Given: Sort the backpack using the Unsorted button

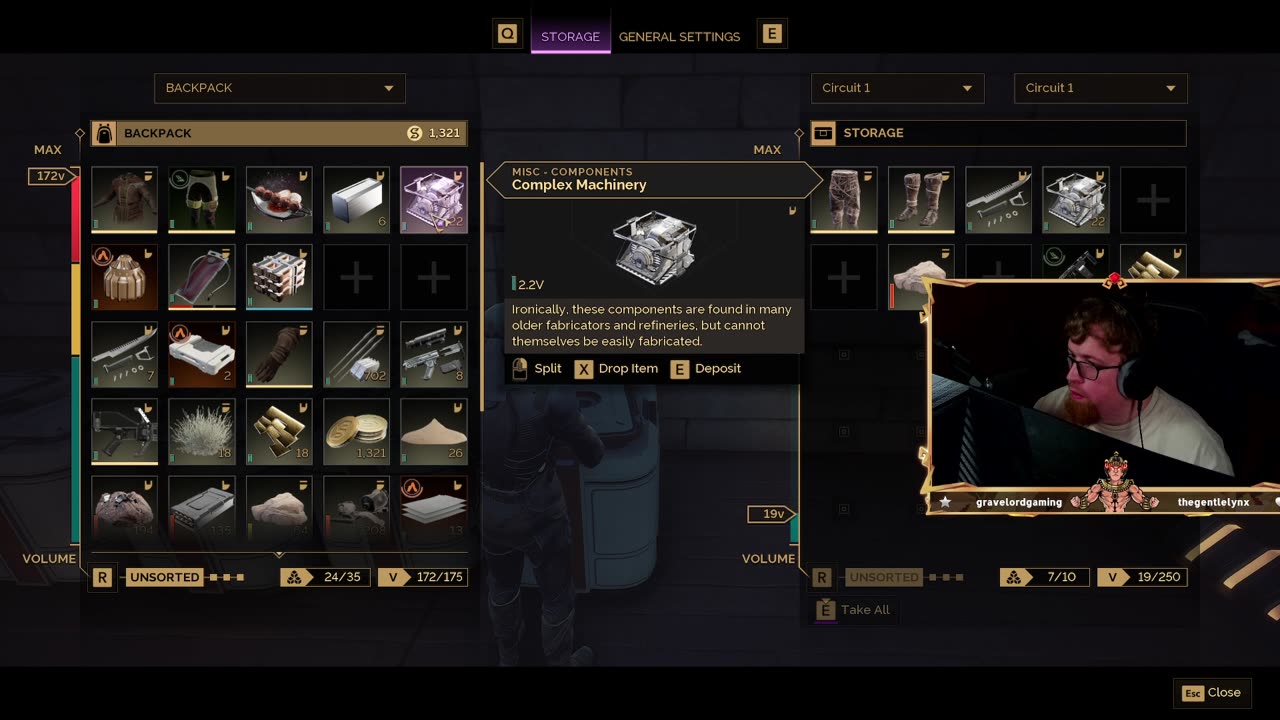Looking at the screenshot, I should tap(164, 577).
